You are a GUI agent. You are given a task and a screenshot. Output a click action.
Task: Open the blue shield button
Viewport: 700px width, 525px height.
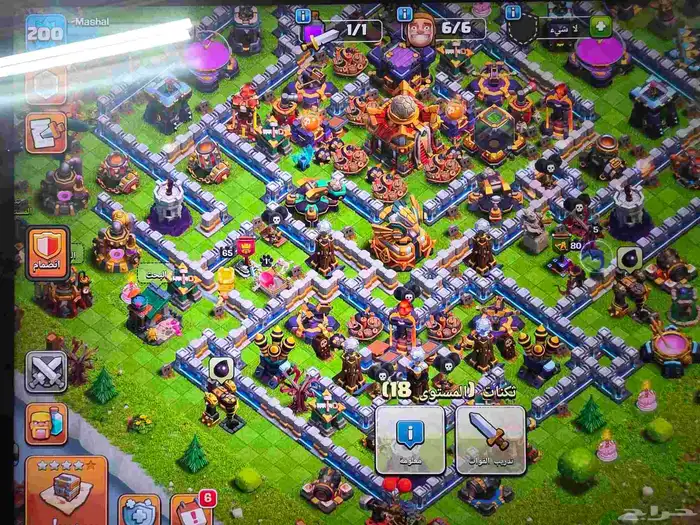pyautogui.click(x=139, y=512)
